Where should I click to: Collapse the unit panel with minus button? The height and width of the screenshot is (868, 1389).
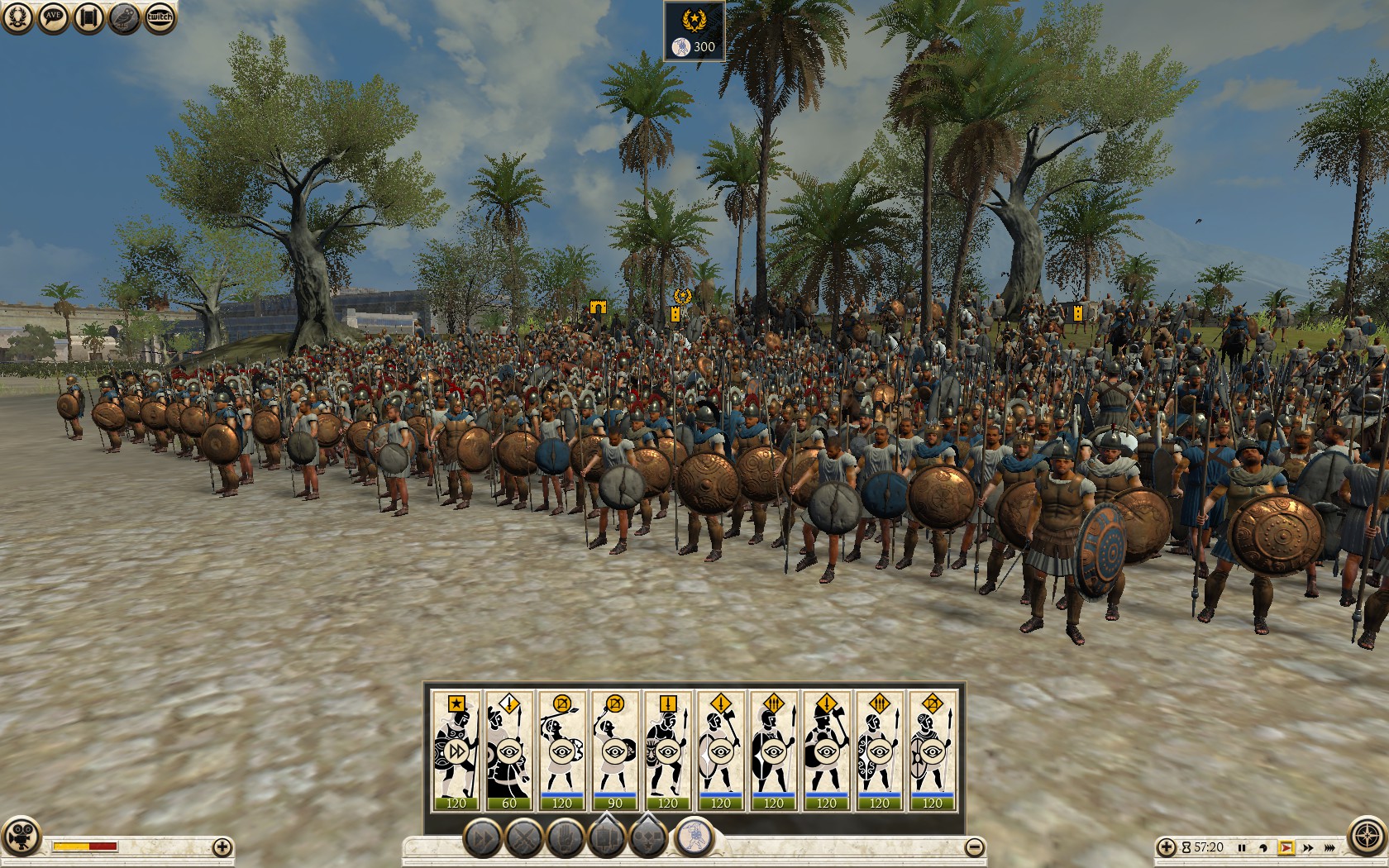975,847
